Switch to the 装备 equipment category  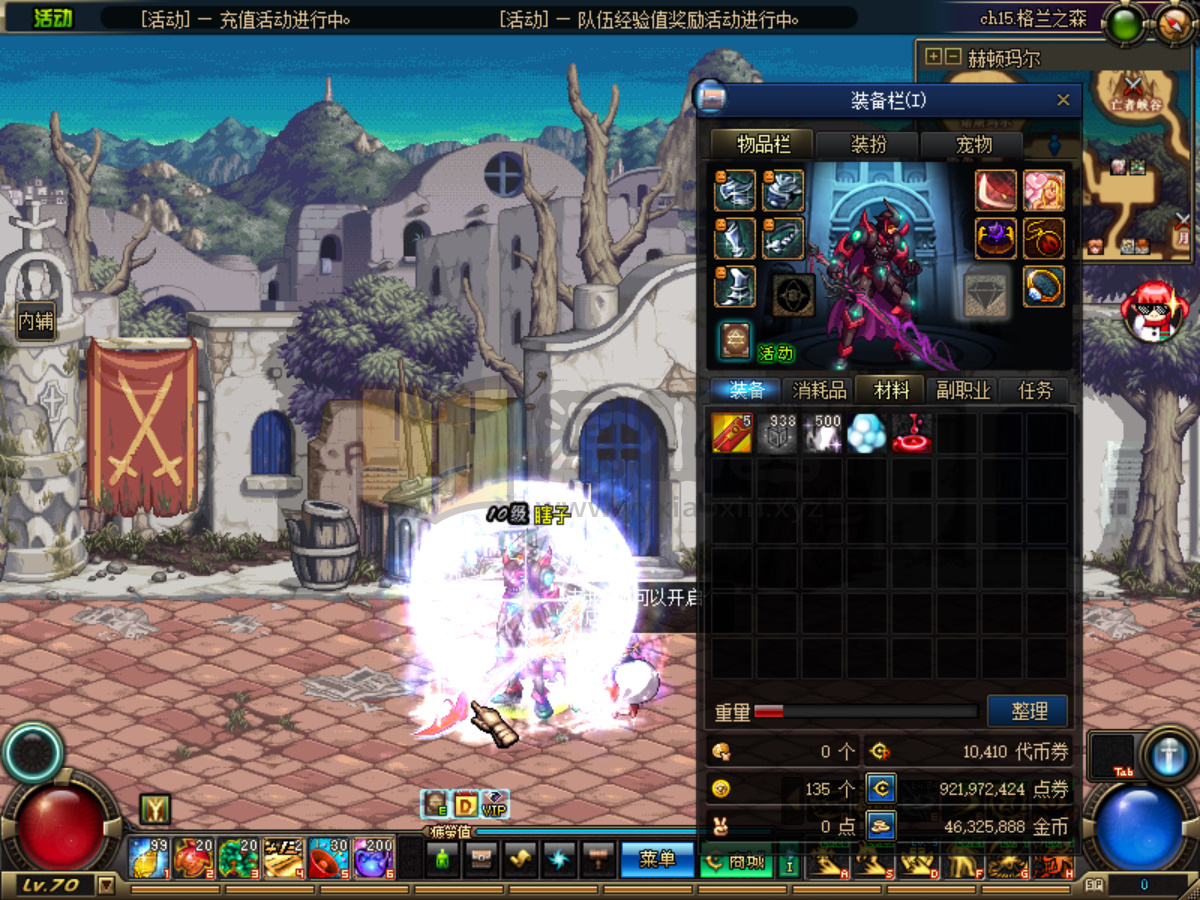point(747,390)
